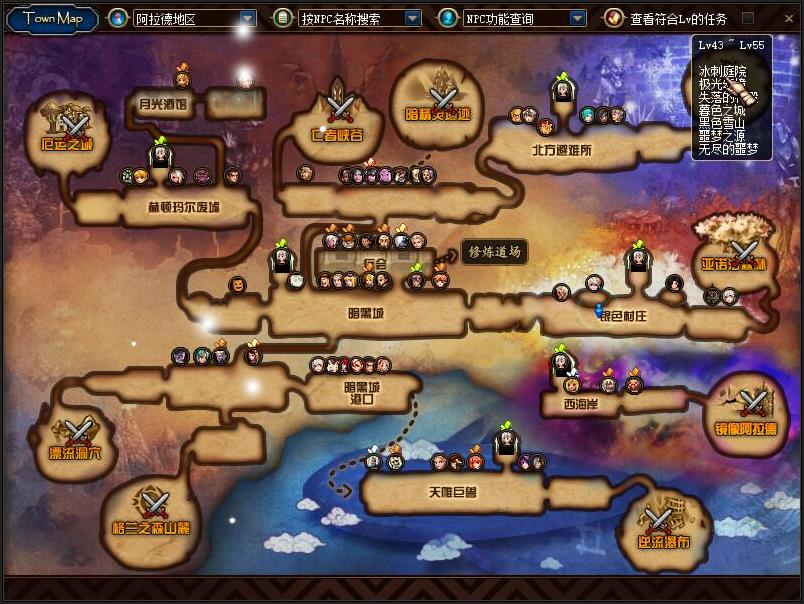Select the 厄运之城 dungeon marker
Image resolution: width=804 pixels, height=604 pixels.
tap(74, 125)
